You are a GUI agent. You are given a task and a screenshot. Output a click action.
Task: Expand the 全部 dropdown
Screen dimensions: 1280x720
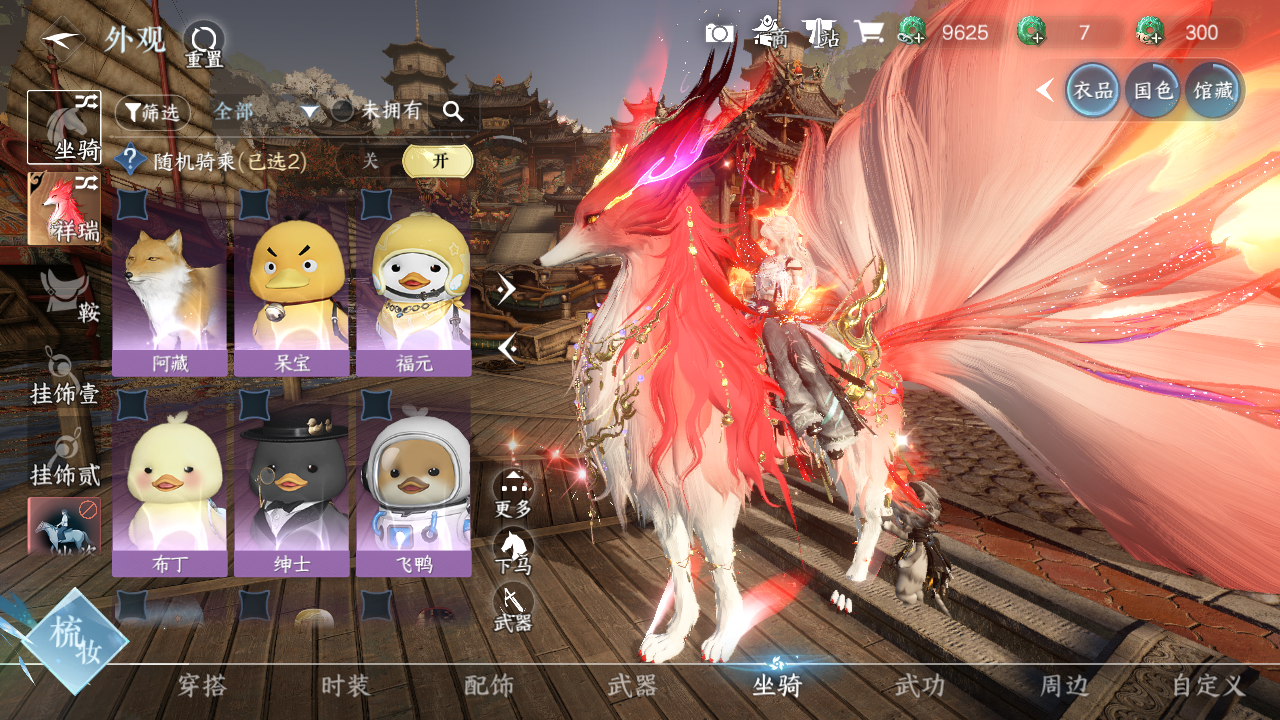coord(265,111)
